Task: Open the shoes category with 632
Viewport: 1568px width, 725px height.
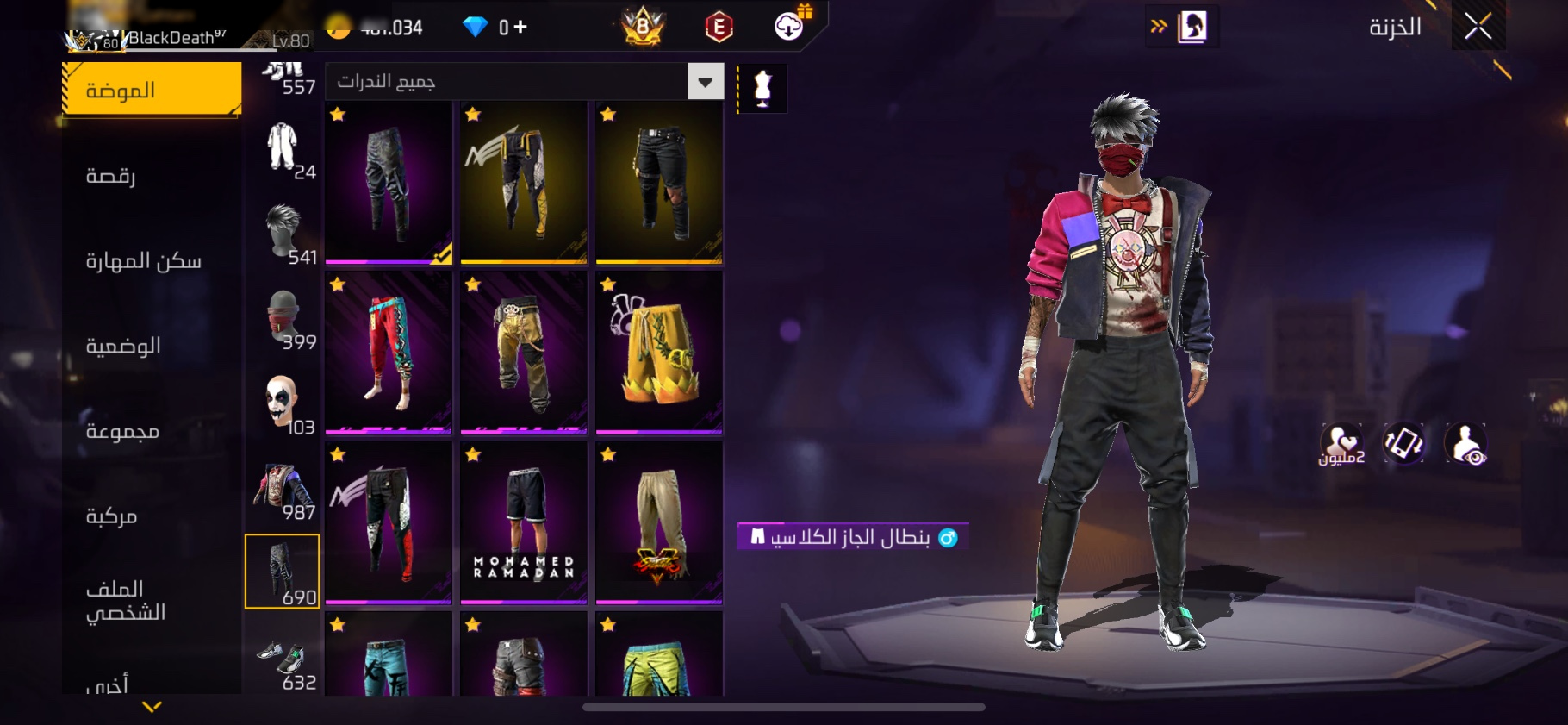Action: point(283,665)
